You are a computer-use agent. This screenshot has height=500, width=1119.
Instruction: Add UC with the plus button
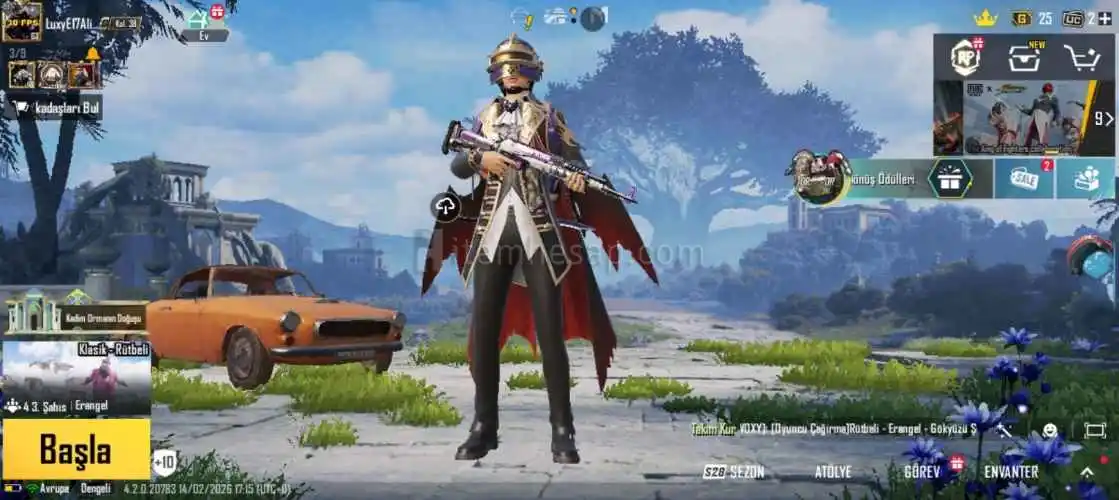coord(1104,18)
